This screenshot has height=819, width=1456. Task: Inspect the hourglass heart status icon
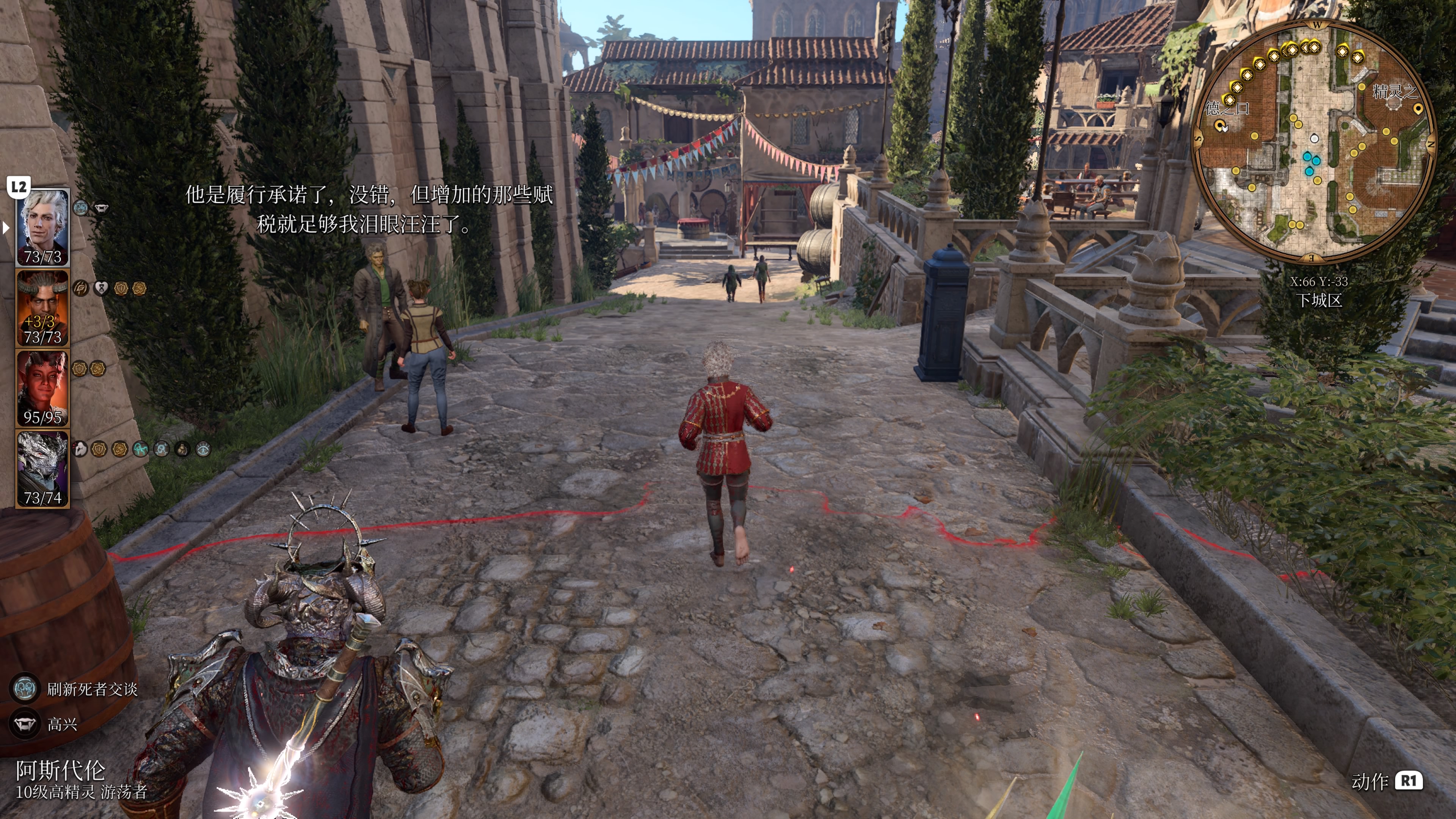coord(101,289)
